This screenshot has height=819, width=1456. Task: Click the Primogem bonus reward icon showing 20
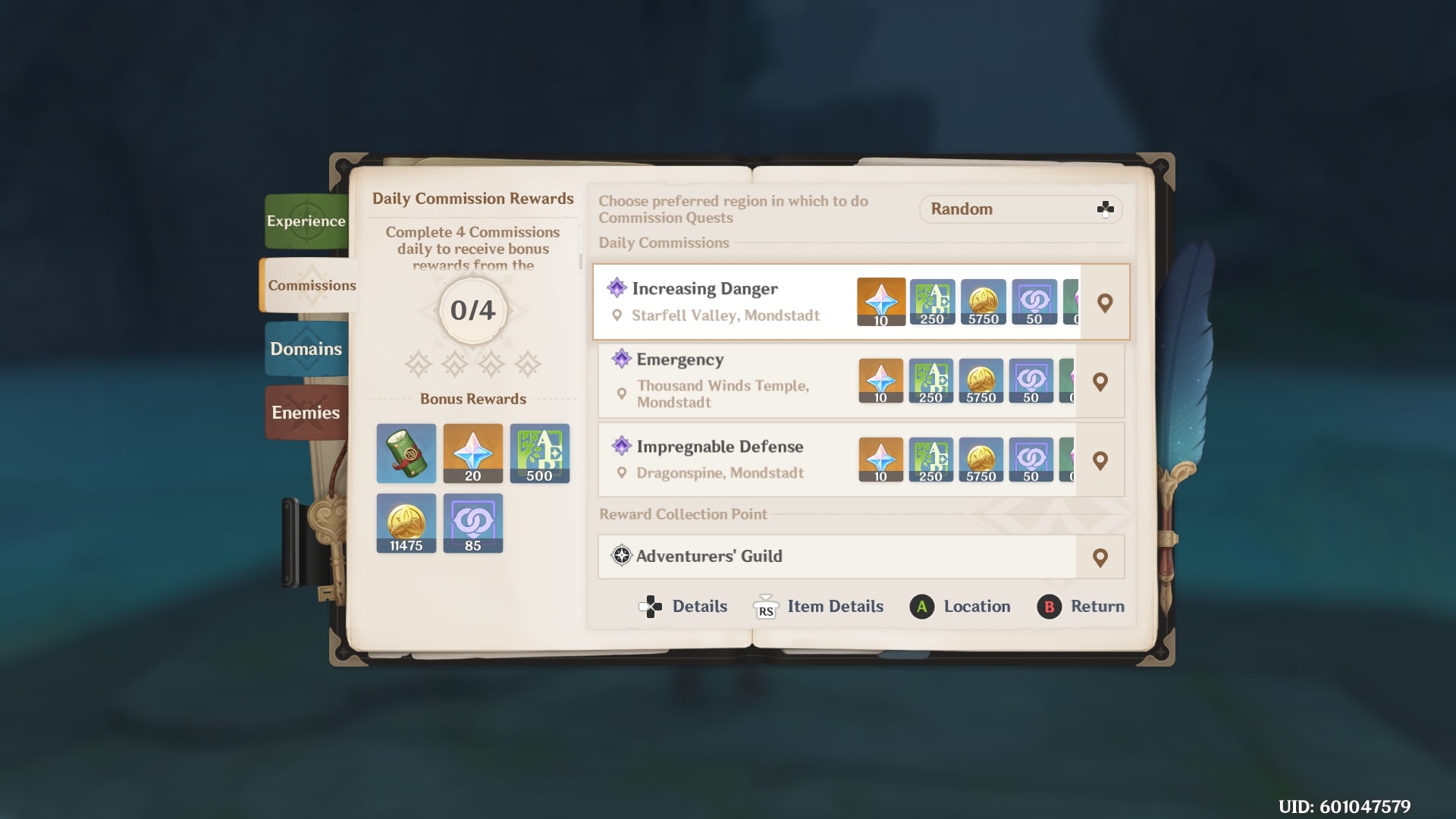[472, 453]
